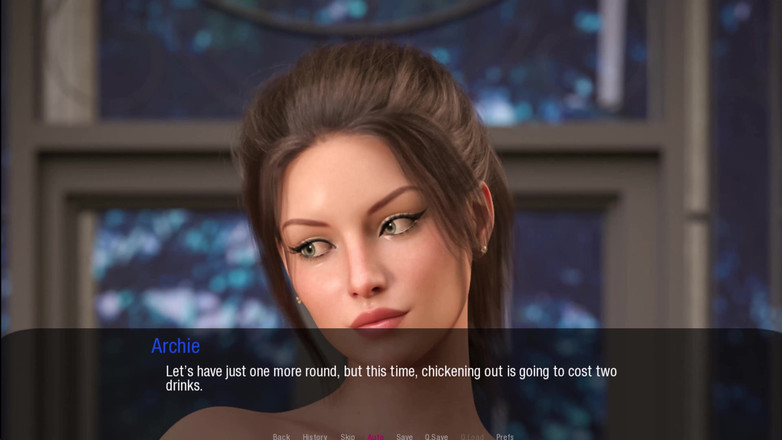Open the dialogue History log
The height and width of the screenshot is (440, 782).
315,436
